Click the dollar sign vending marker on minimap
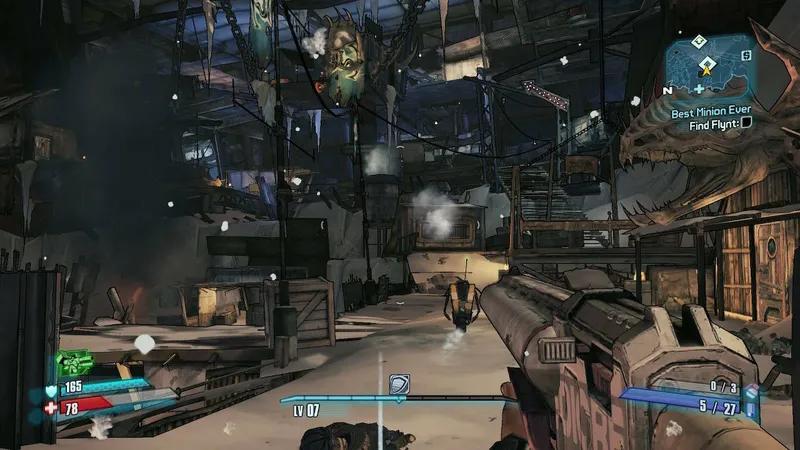Image resolution: width=800 pixels, height=450 pixels. click(745, 54)
